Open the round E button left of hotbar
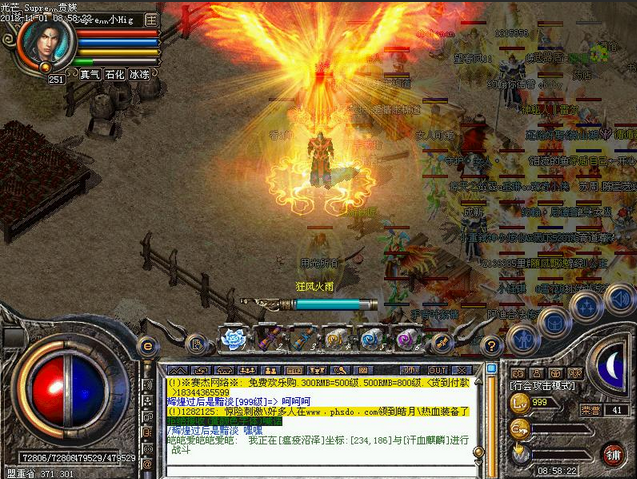The width and height of the screenshot is (637, 479). click(x=148, y=345)
